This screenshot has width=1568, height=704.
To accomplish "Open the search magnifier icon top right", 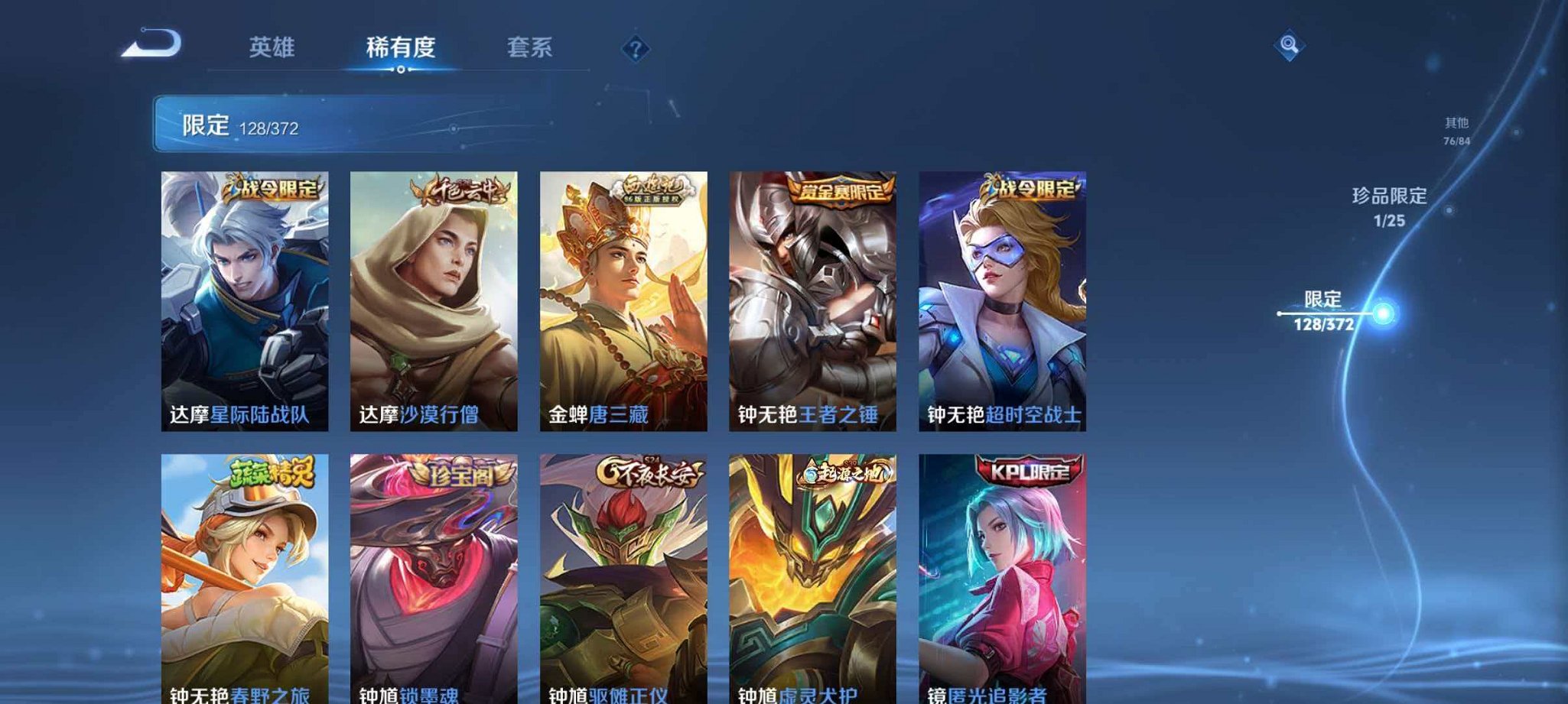I will 1289,46.
